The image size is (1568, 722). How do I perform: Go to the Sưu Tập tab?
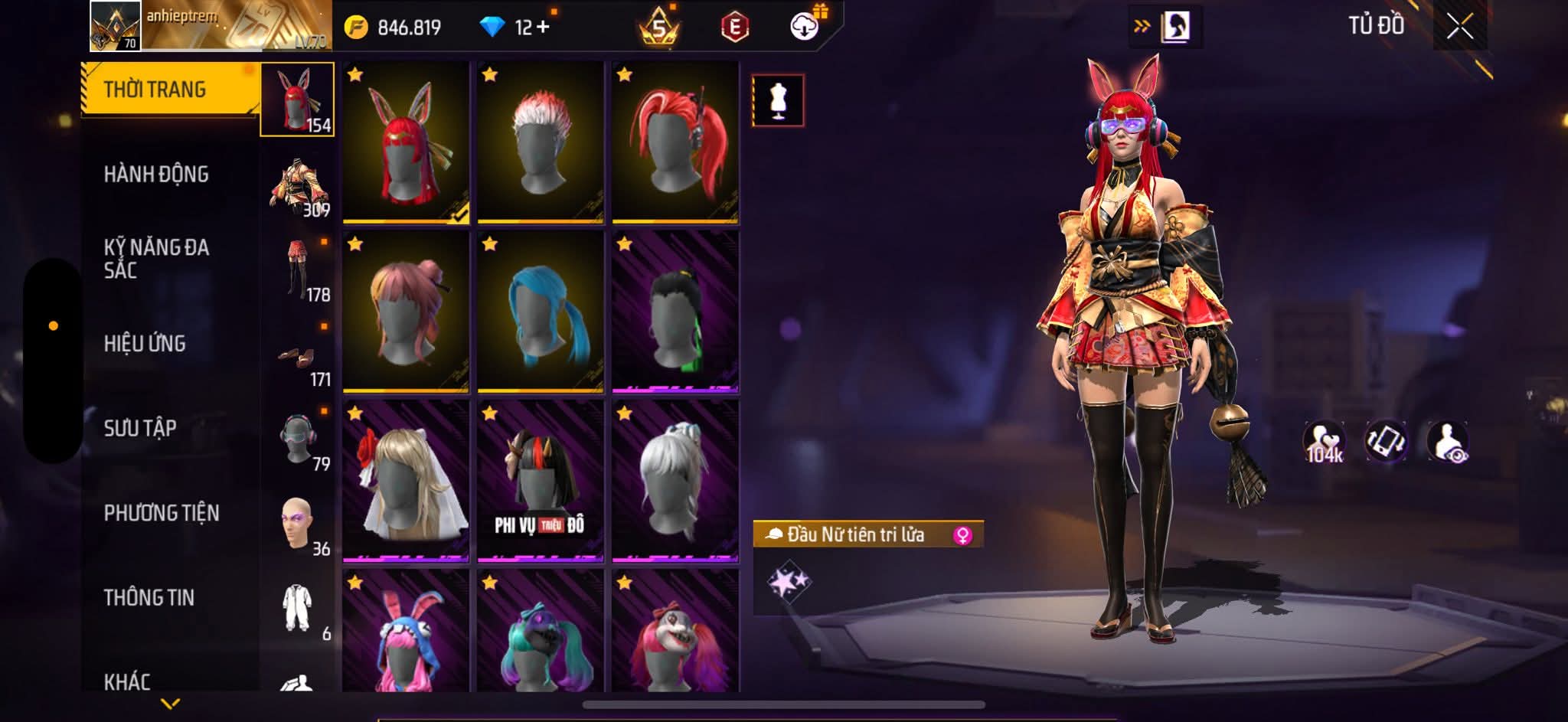pos(140,428)
